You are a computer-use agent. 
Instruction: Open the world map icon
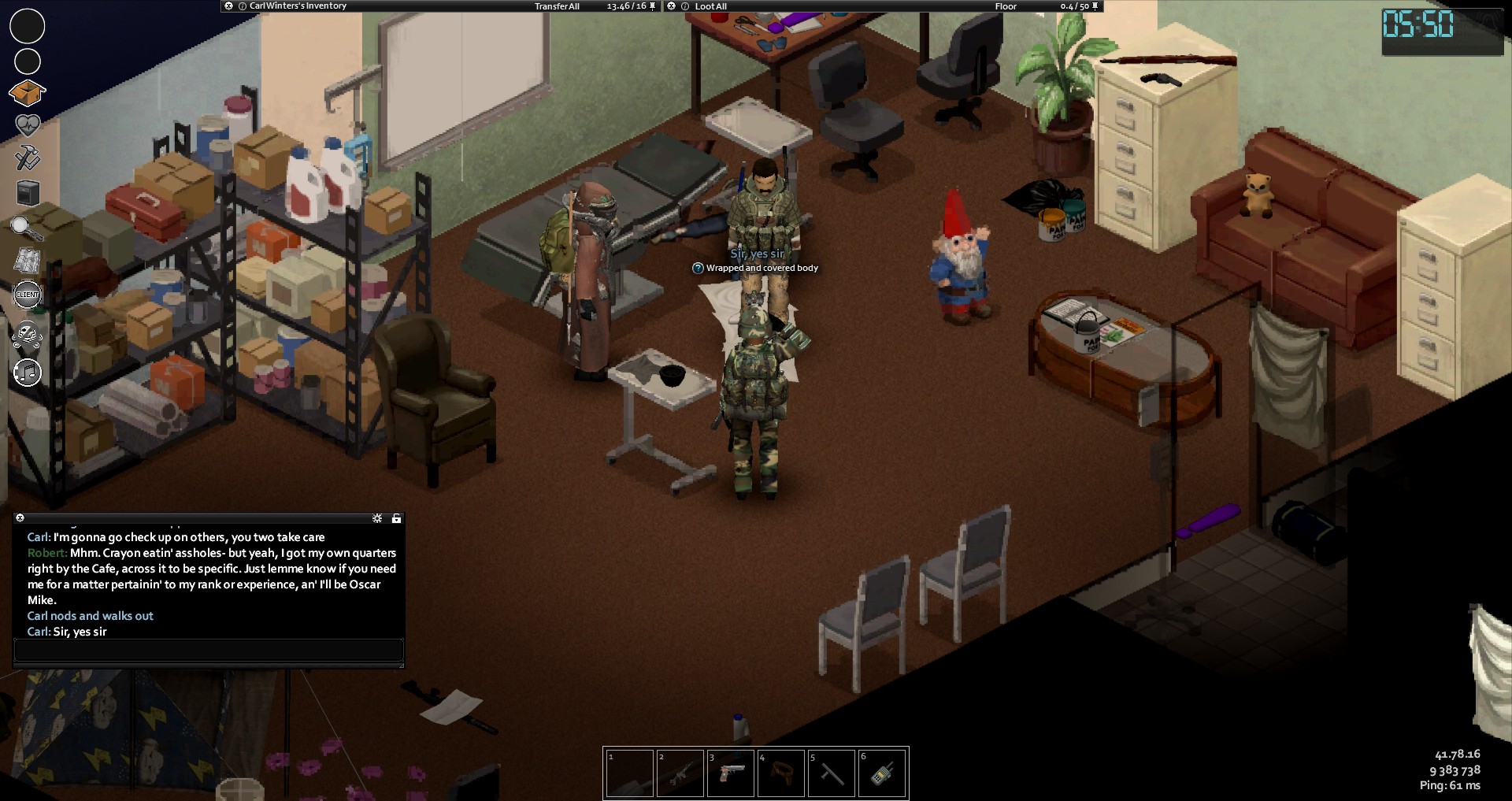[28, 261]
